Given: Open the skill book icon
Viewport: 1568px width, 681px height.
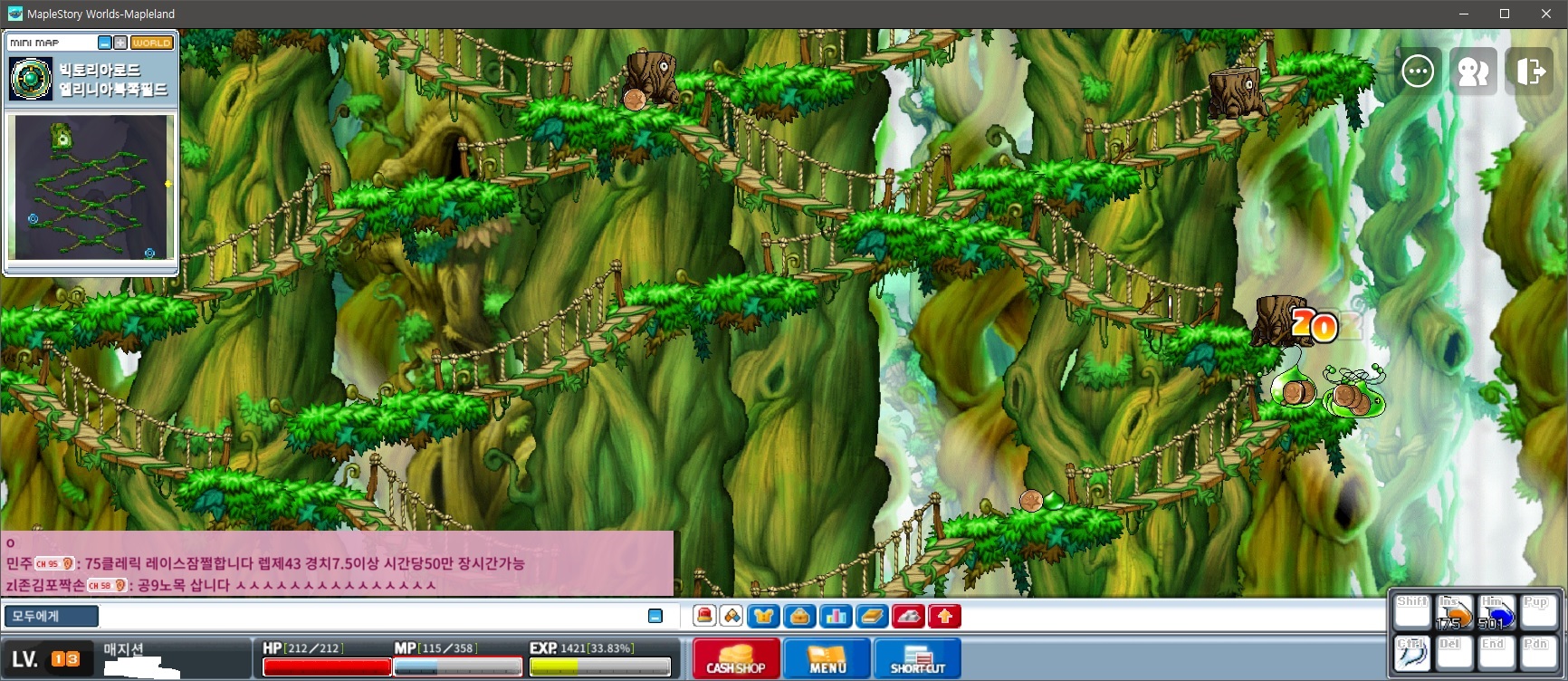Looking at the screenshot, I should pyautogui.click(x=872, y=617).
